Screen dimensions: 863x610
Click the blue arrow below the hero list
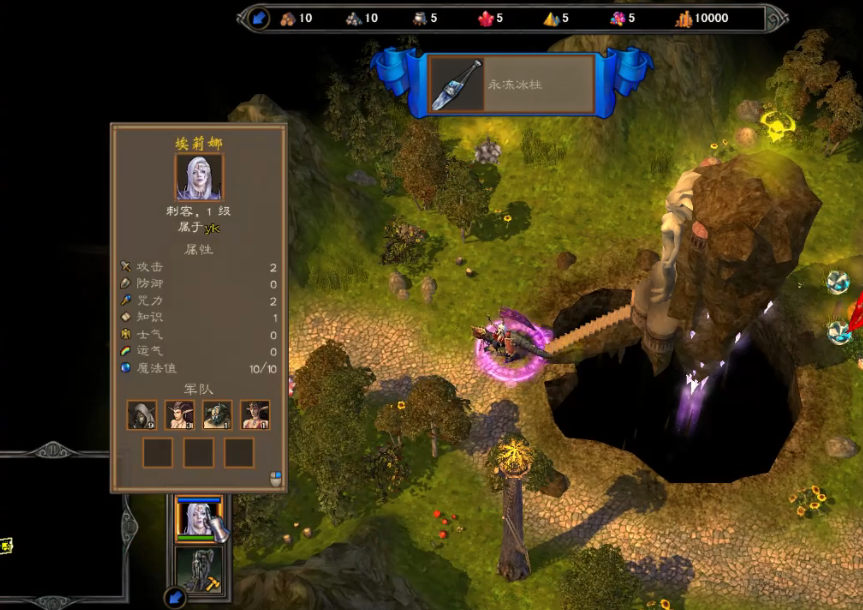click(x=175, y=598)
